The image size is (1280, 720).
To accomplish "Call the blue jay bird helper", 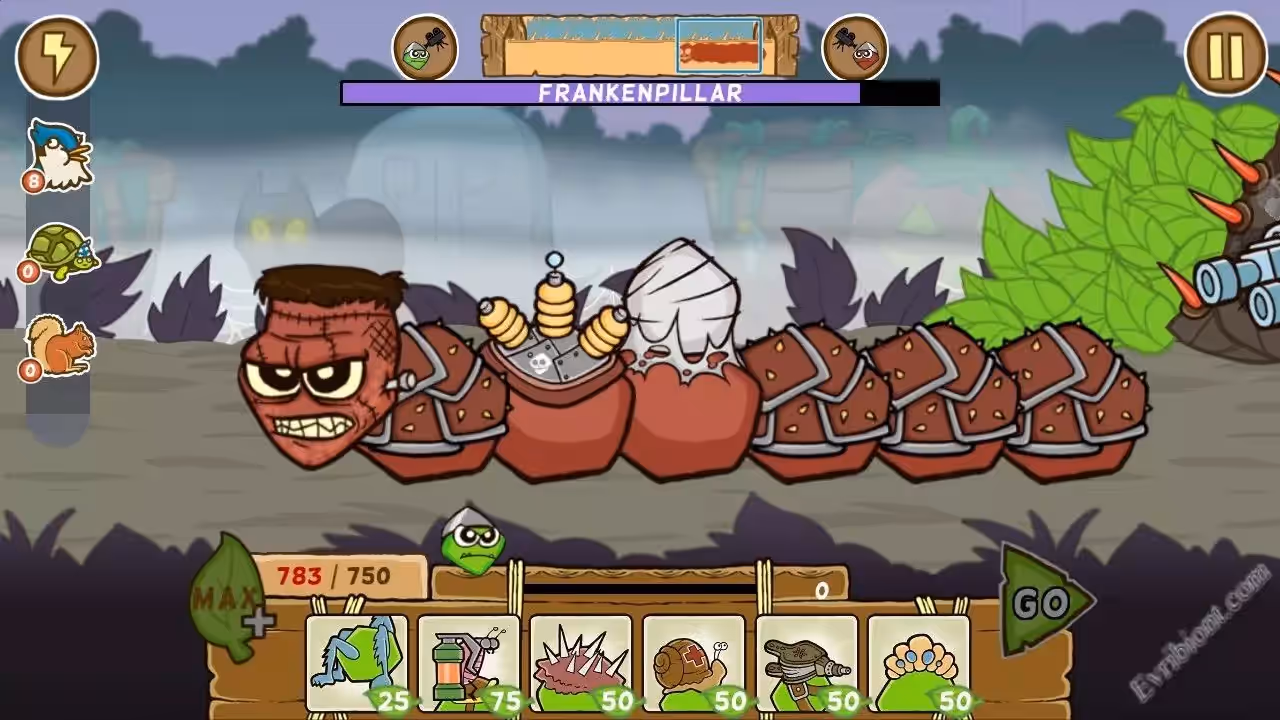I will point(58,155).
